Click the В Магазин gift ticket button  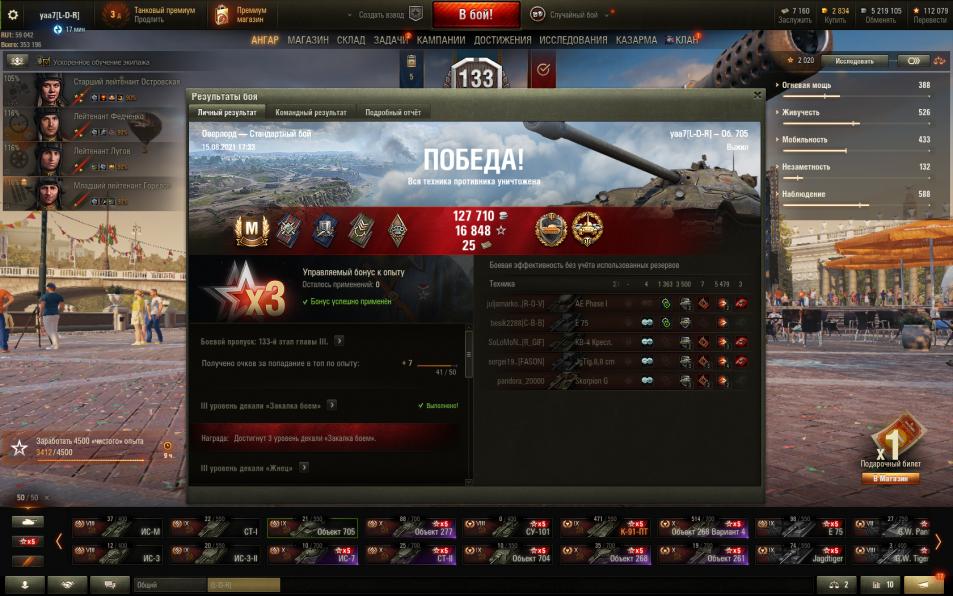point(890,478)
